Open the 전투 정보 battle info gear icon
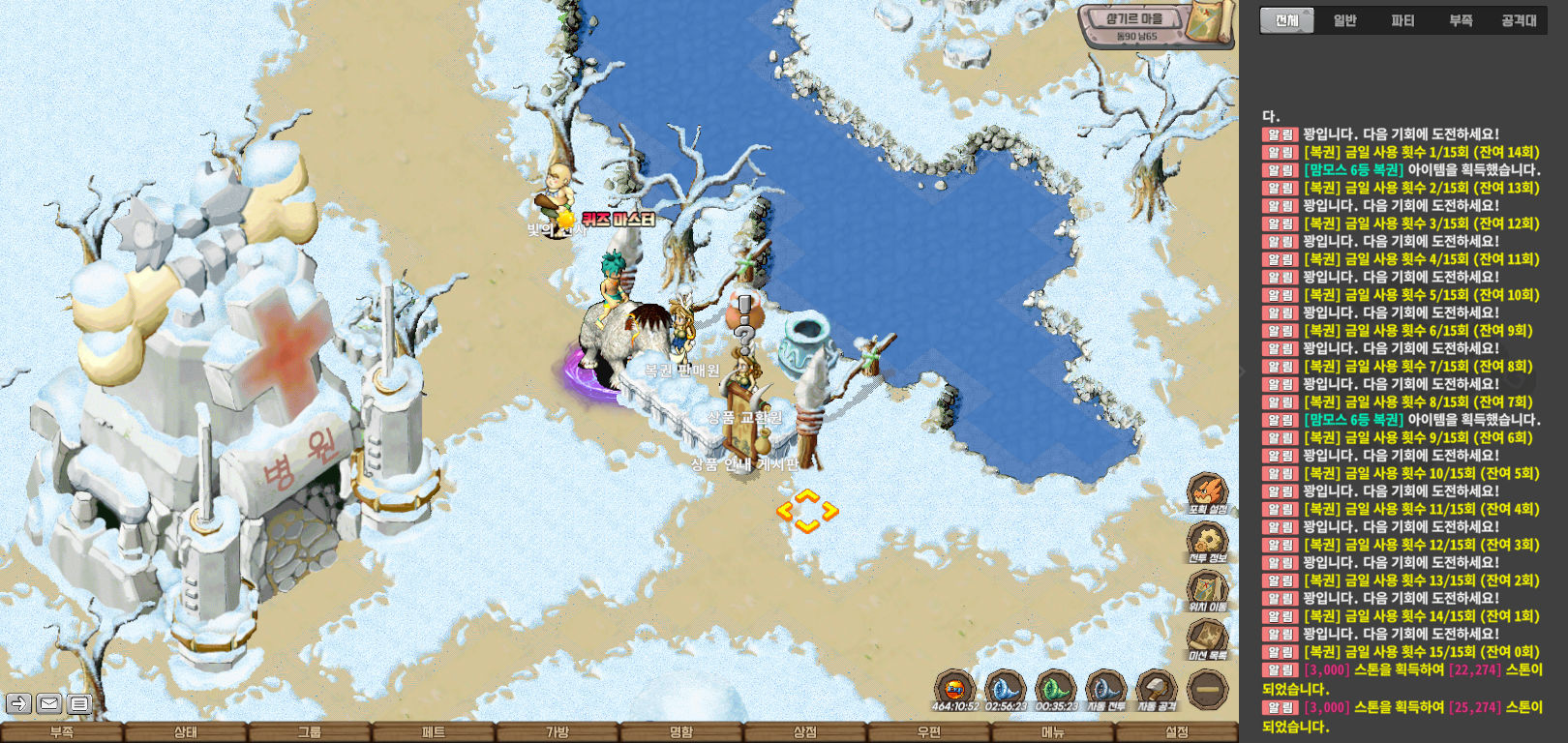Image resolution: width=1568 pixels, height=743 pixels. (x=1208, y=541)
